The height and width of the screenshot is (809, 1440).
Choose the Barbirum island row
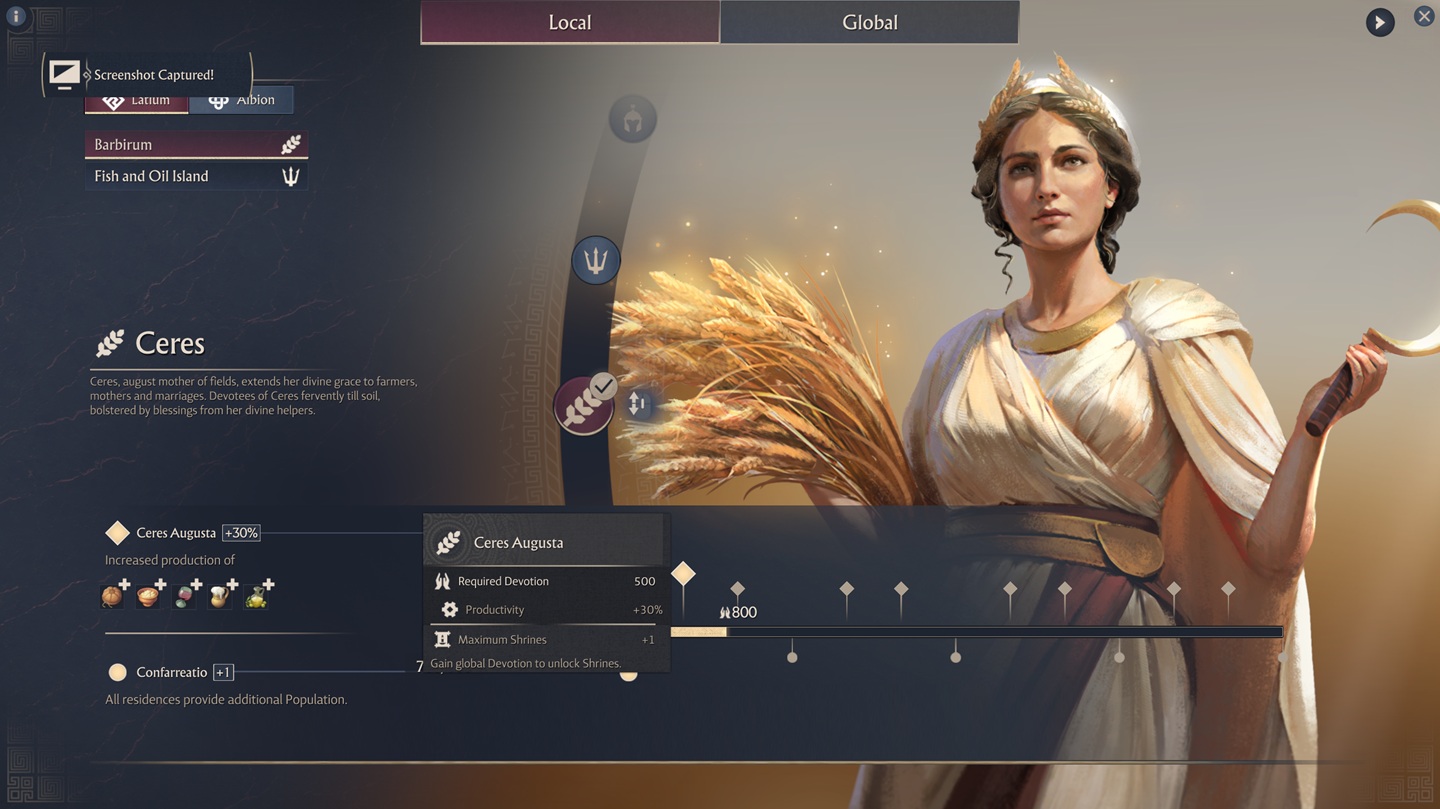[196, 145]
